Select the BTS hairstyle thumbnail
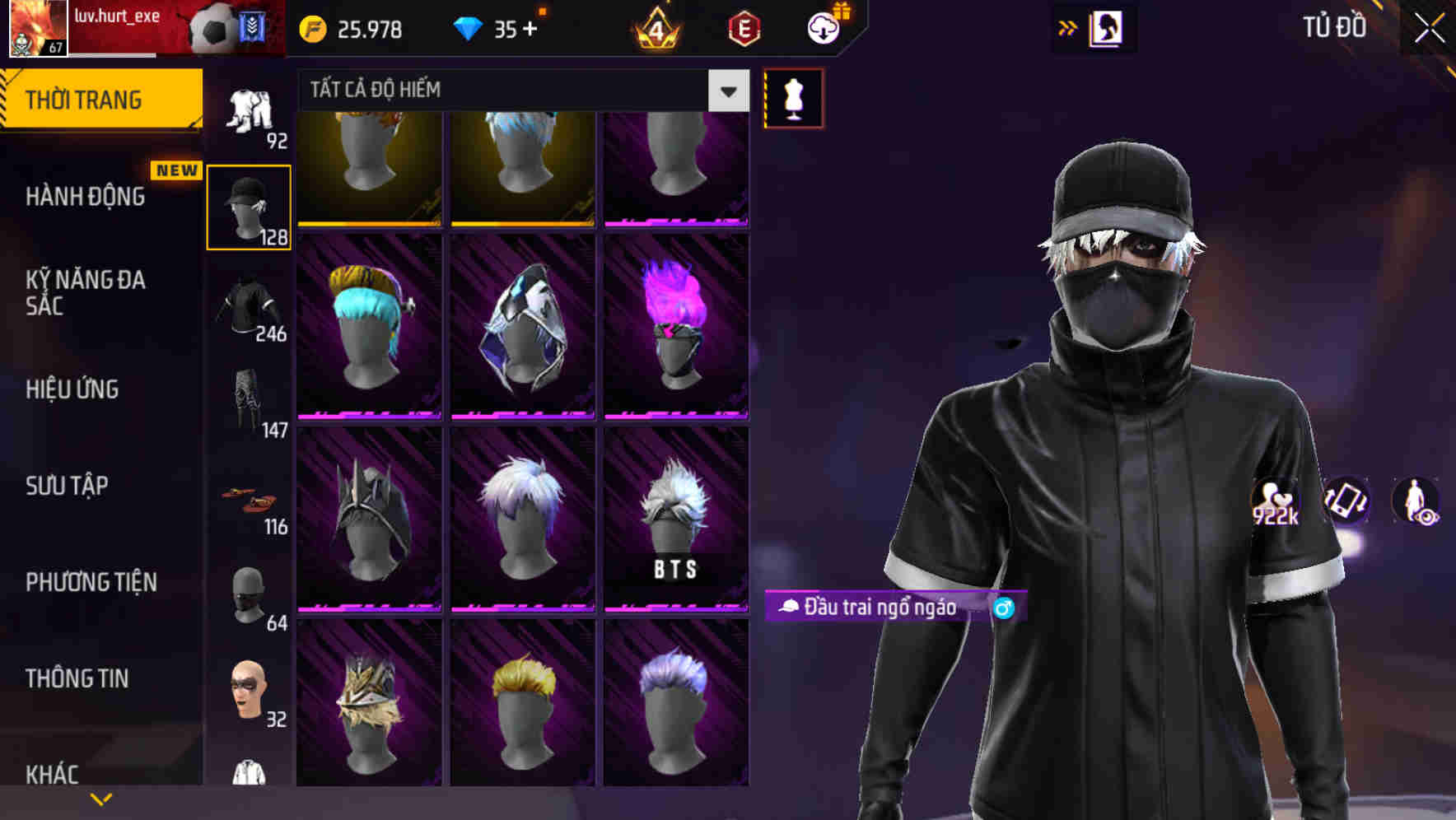This screenshot has width=1456, height=820. tap(677, 517)
